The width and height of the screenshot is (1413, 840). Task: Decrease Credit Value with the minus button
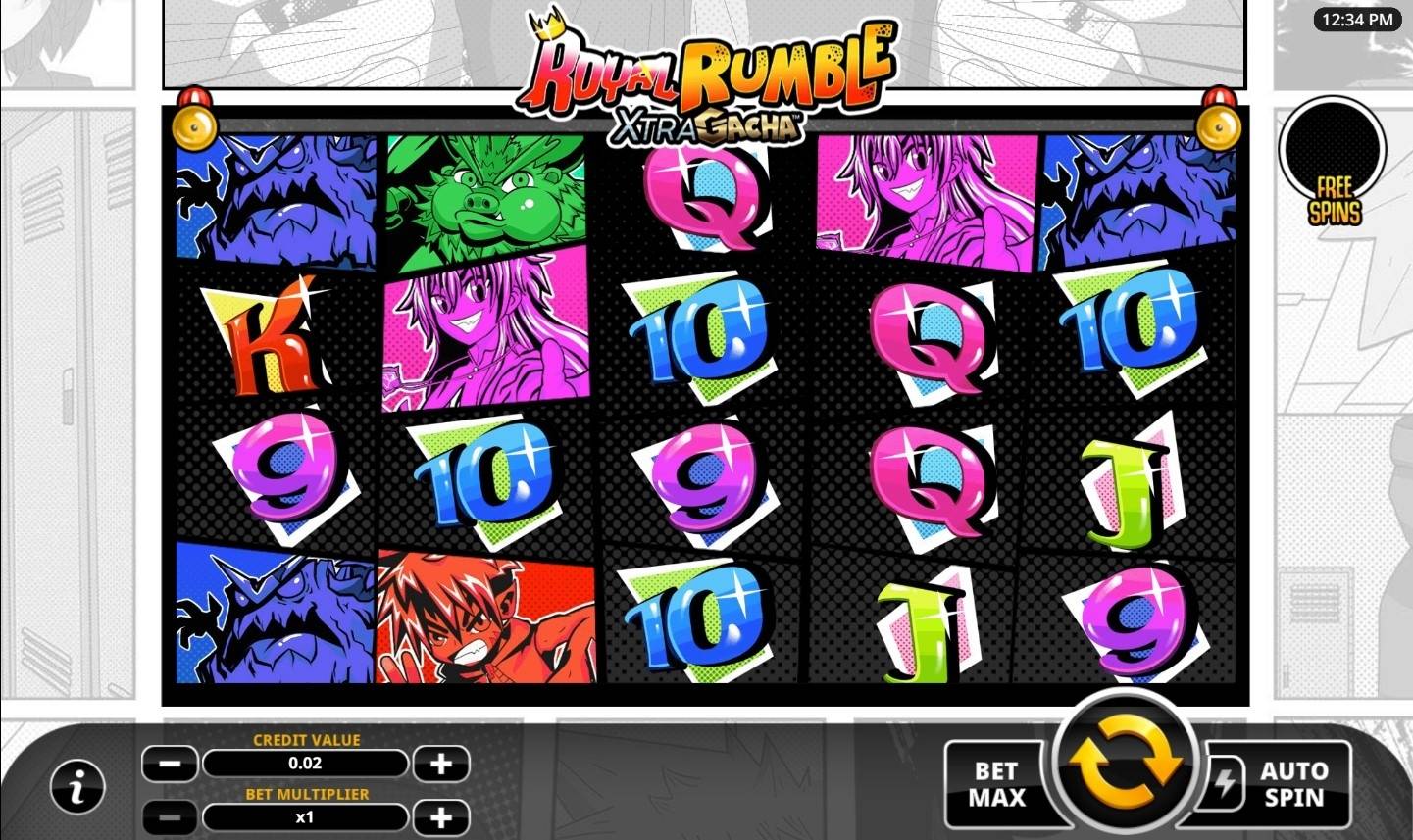[170, 764]
